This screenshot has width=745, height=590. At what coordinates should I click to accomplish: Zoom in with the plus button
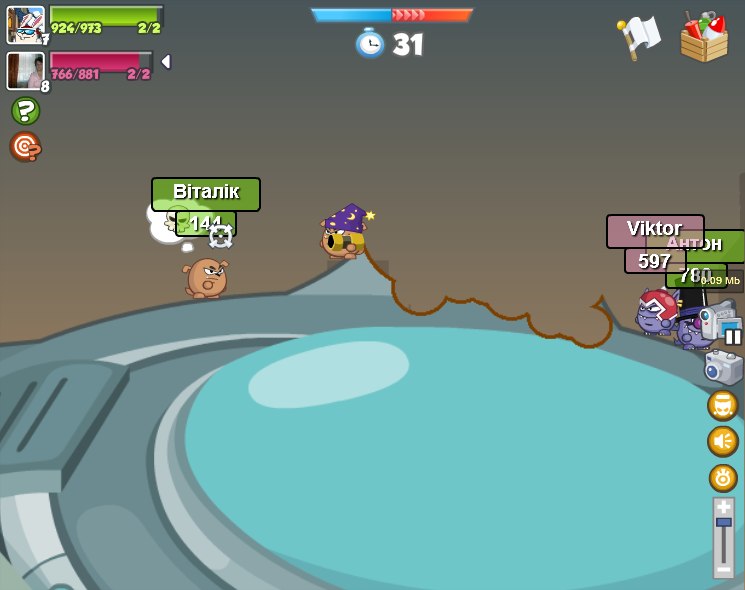click(723, 507)
